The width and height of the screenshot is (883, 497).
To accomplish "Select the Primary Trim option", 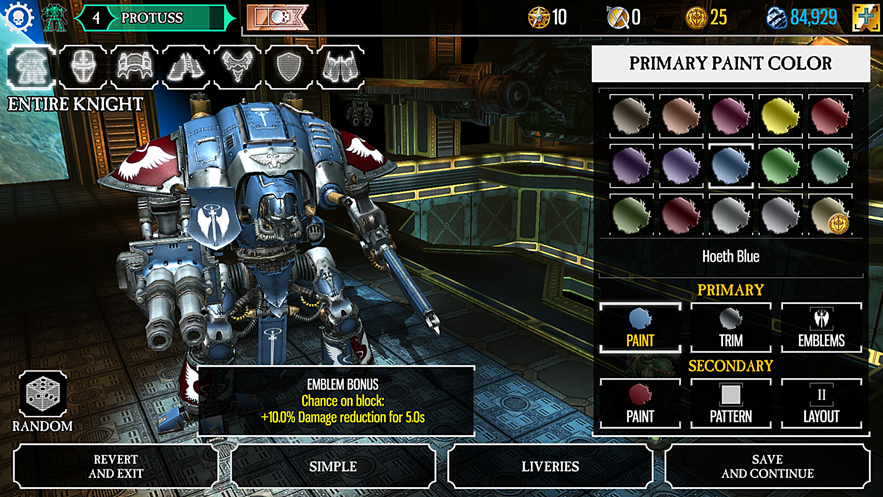I will [x=730, y=327].
